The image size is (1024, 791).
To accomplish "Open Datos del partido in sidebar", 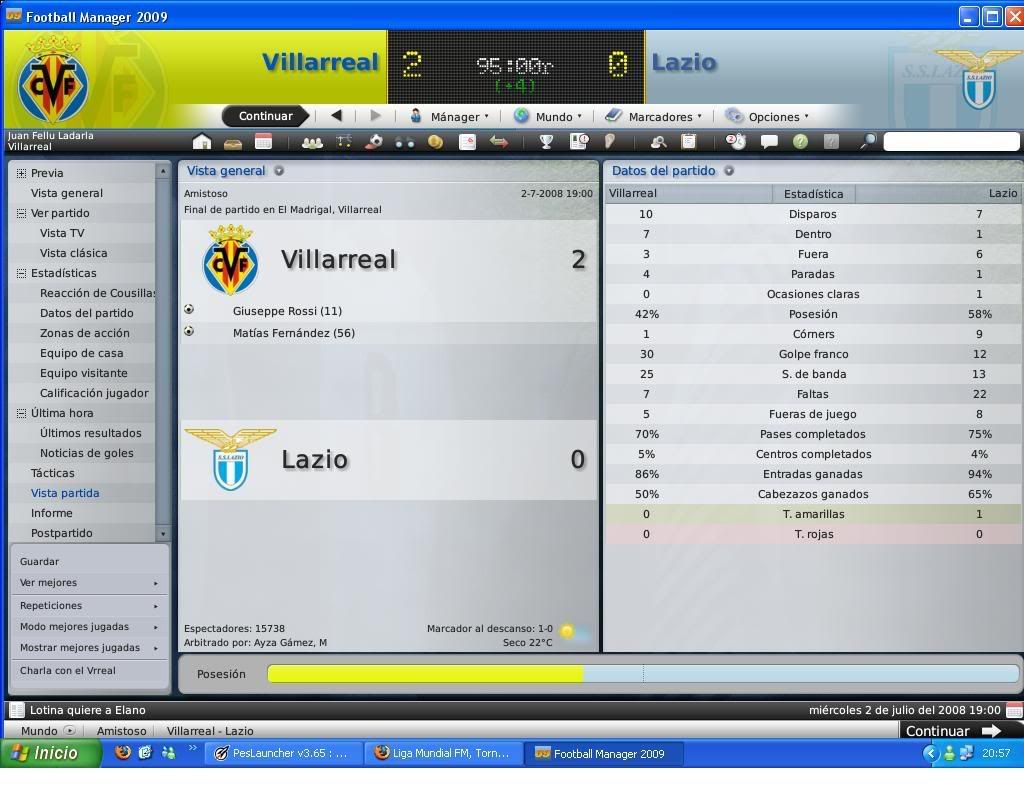I will click(x=86, y=313).
